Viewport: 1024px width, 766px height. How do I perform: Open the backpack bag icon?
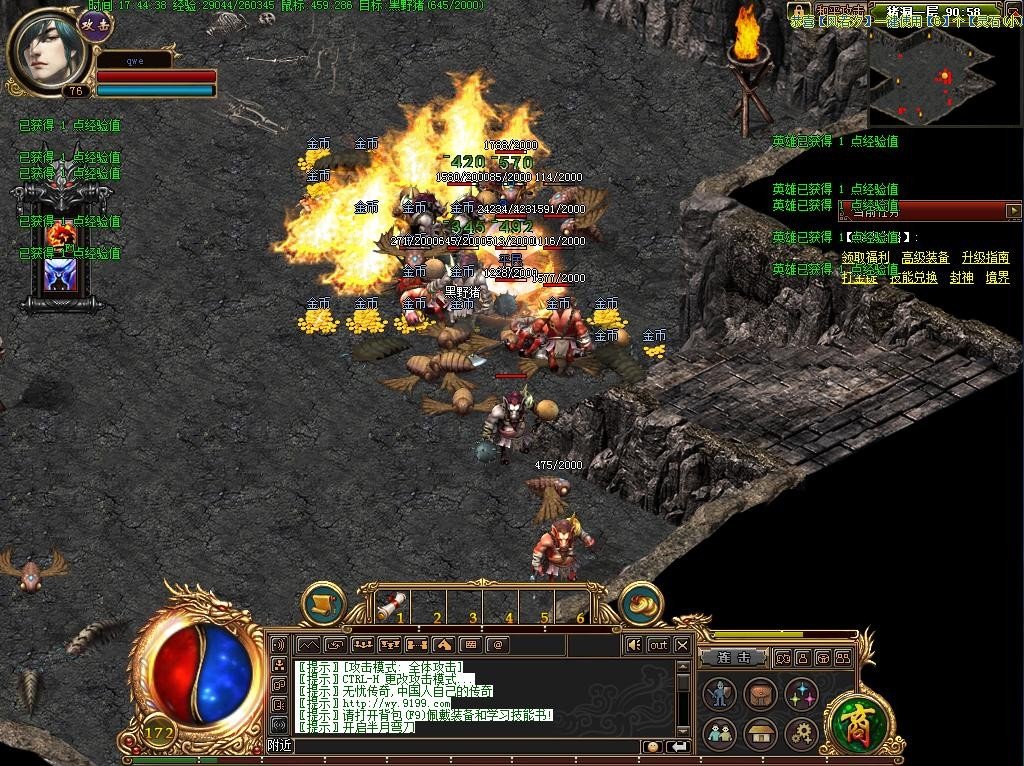point(759,694)
